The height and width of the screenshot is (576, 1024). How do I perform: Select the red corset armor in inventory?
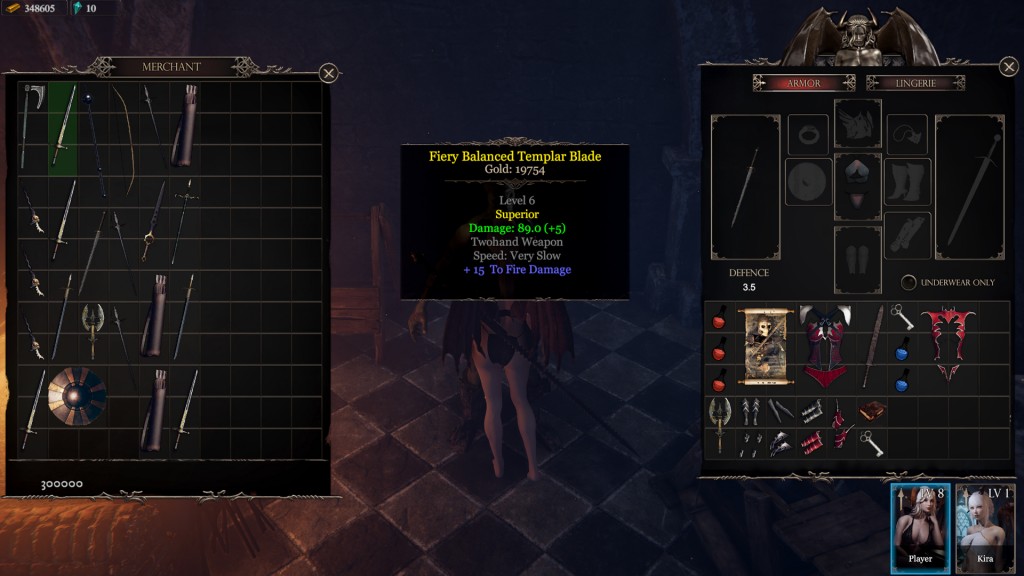(x=826, y=346)
